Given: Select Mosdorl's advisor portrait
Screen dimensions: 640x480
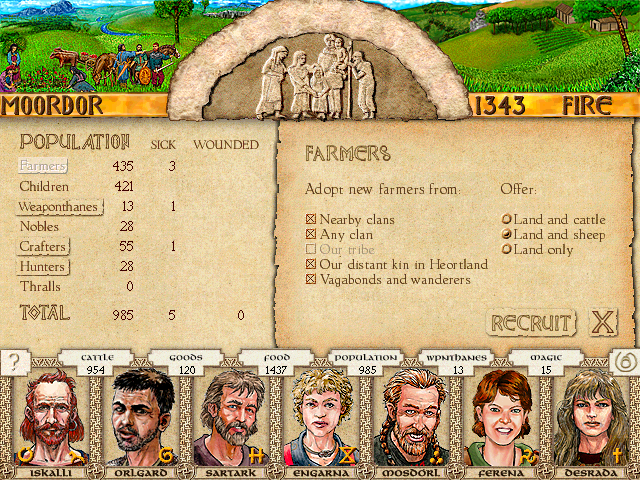Looking at the screenshot, I should click(411, 418).
